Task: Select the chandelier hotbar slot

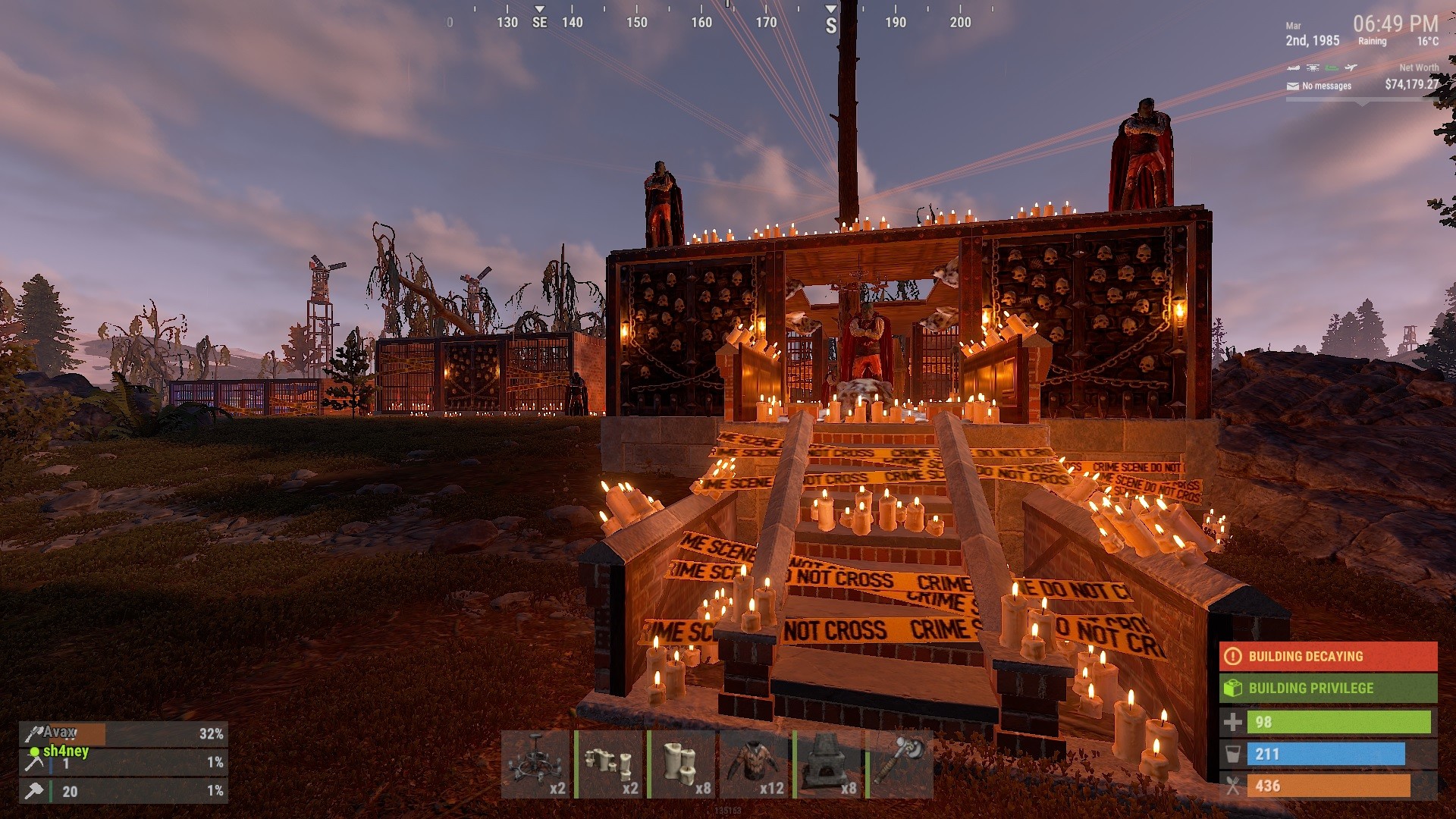Action: coord(537,764)
